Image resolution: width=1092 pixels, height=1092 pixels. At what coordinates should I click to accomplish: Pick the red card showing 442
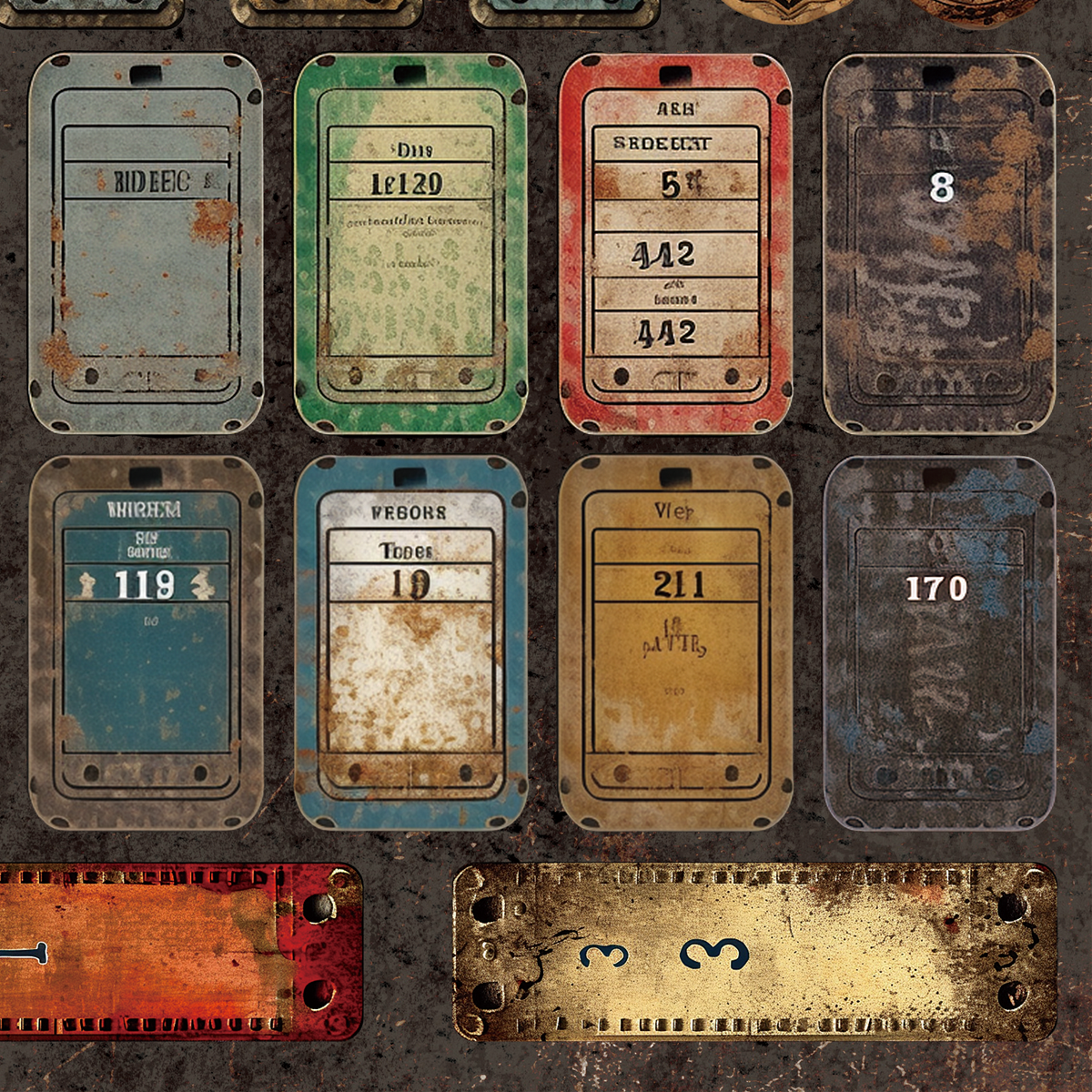(675, 242)
